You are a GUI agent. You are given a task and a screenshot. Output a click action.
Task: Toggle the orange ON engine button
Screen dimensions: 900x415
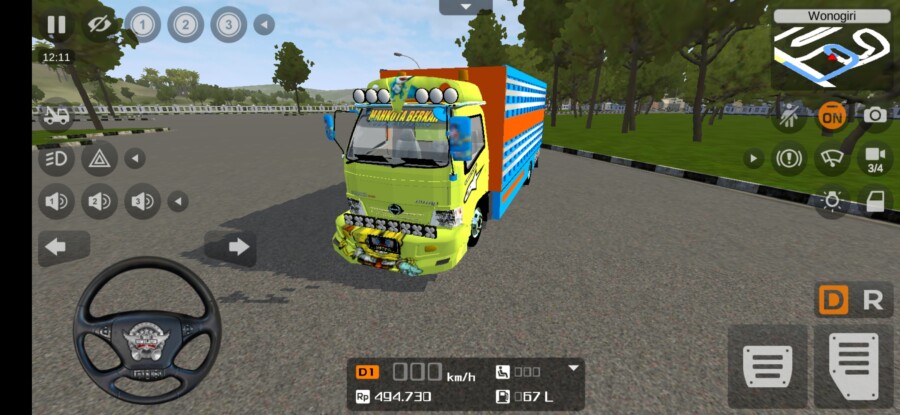[831, 115]
